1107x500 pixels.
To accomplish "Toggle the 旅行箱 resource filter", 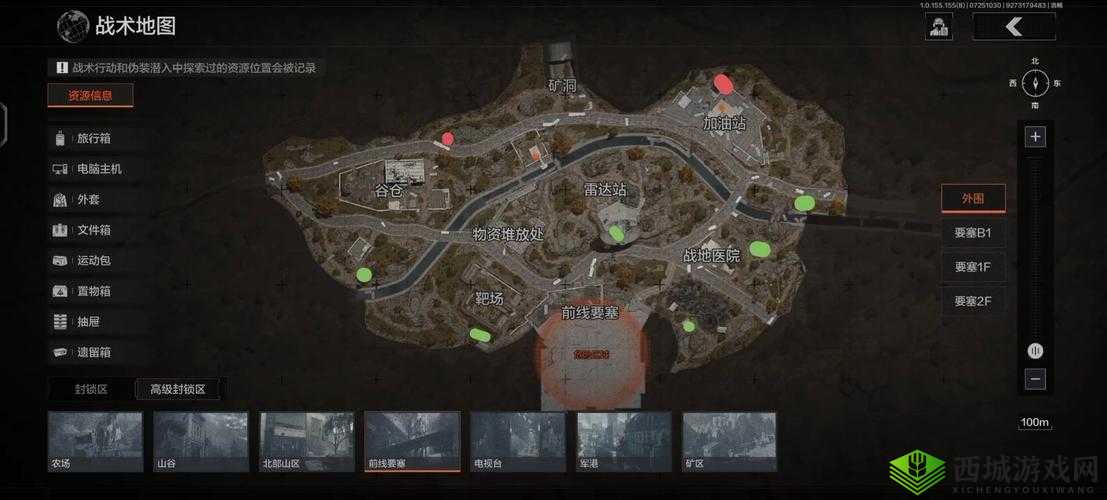I will click(x=93, y=139).
